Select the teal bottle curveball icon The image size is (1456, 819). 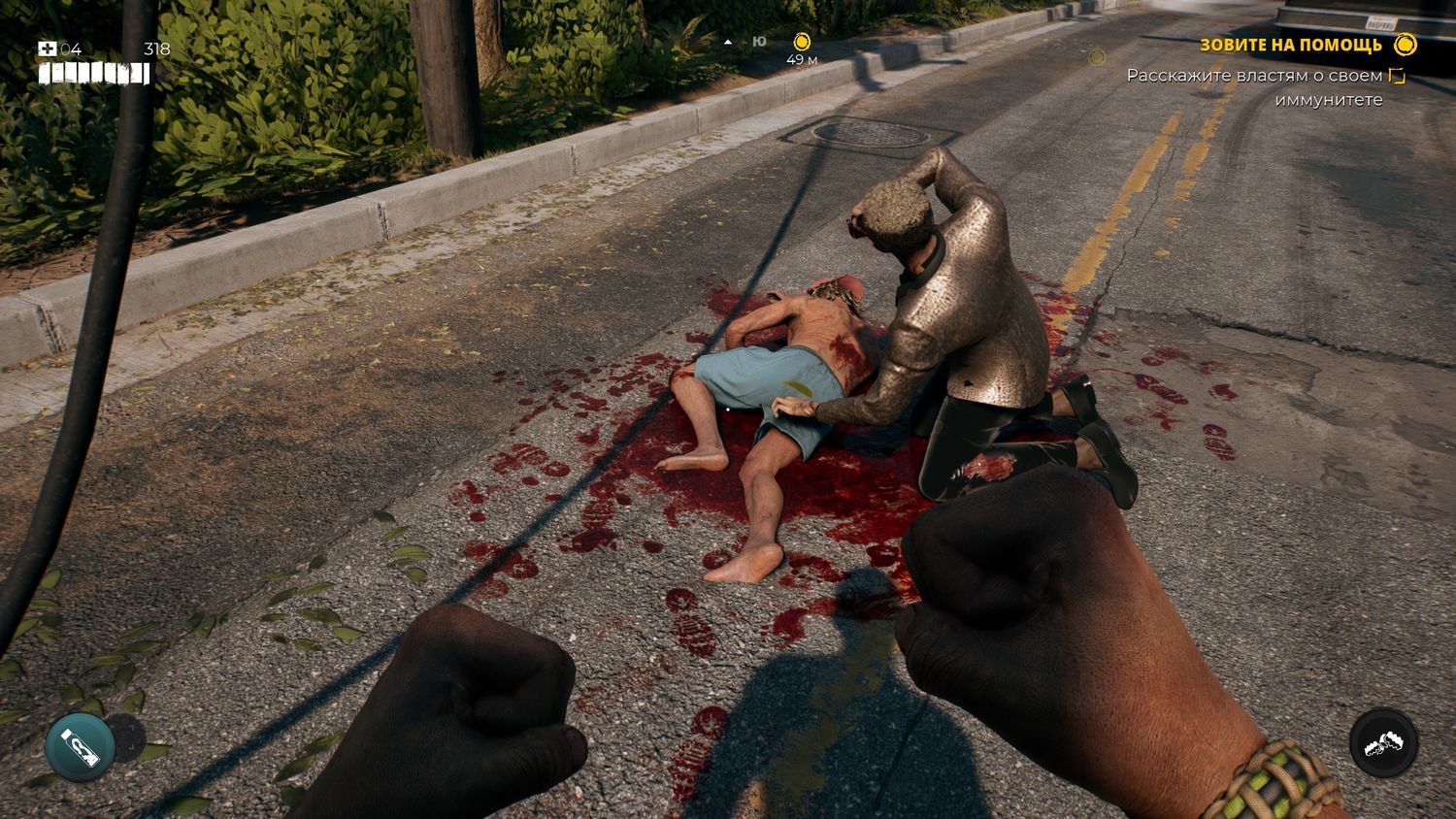tap(80, 745)
